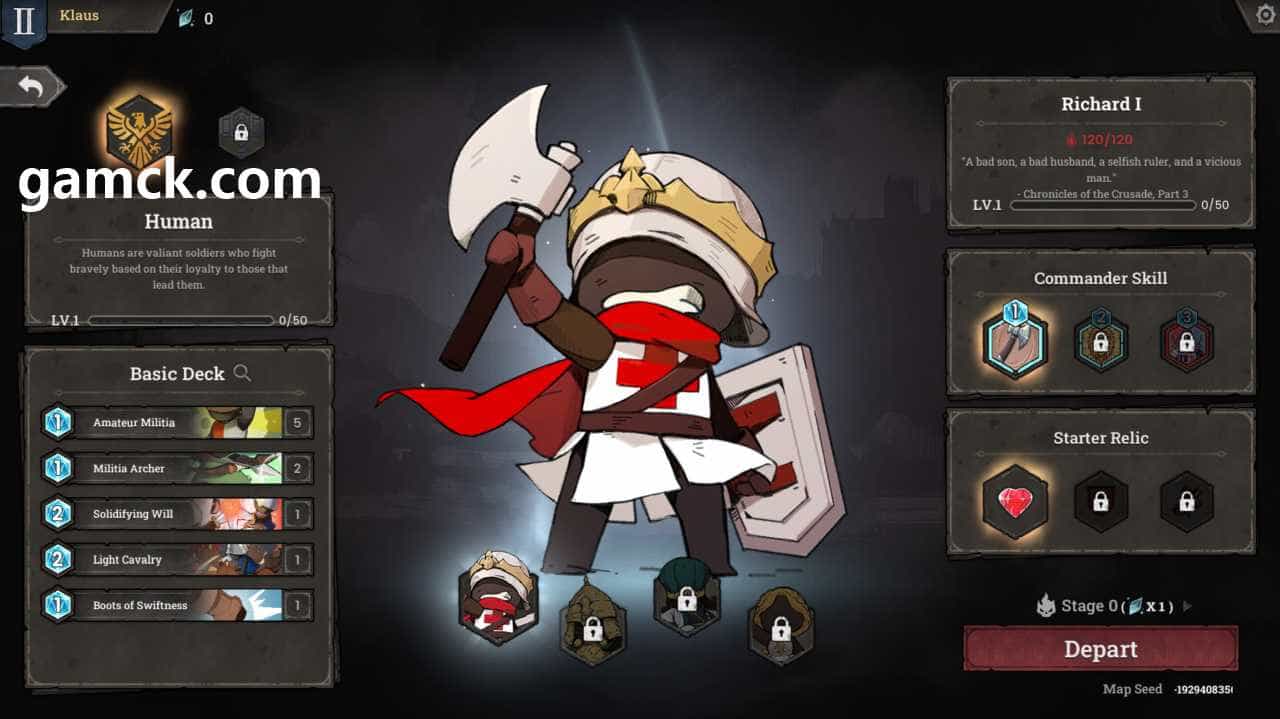Screen dimensions: 1280x719
Task: View the Solidifying Will card row
Action: pyautogui.click(x=176, y=514)
